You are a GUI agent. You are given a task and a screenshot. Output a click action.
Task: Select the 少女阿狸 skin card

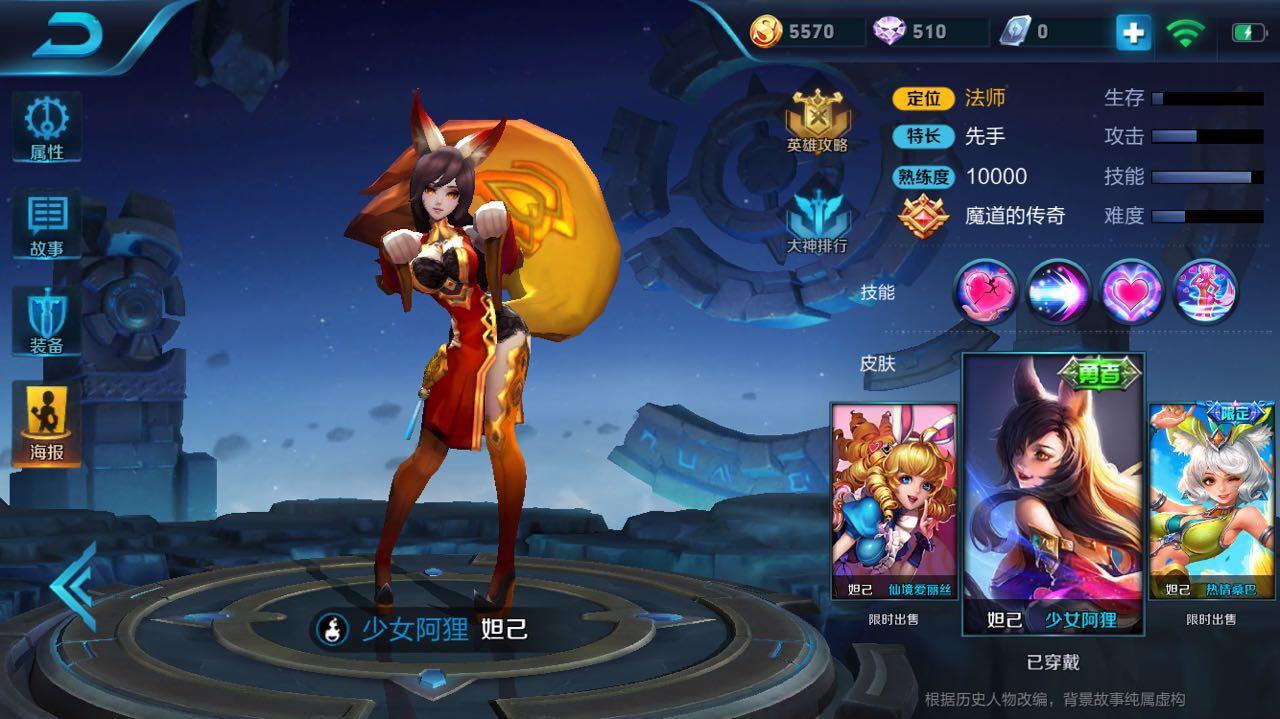coord(1053,494)
